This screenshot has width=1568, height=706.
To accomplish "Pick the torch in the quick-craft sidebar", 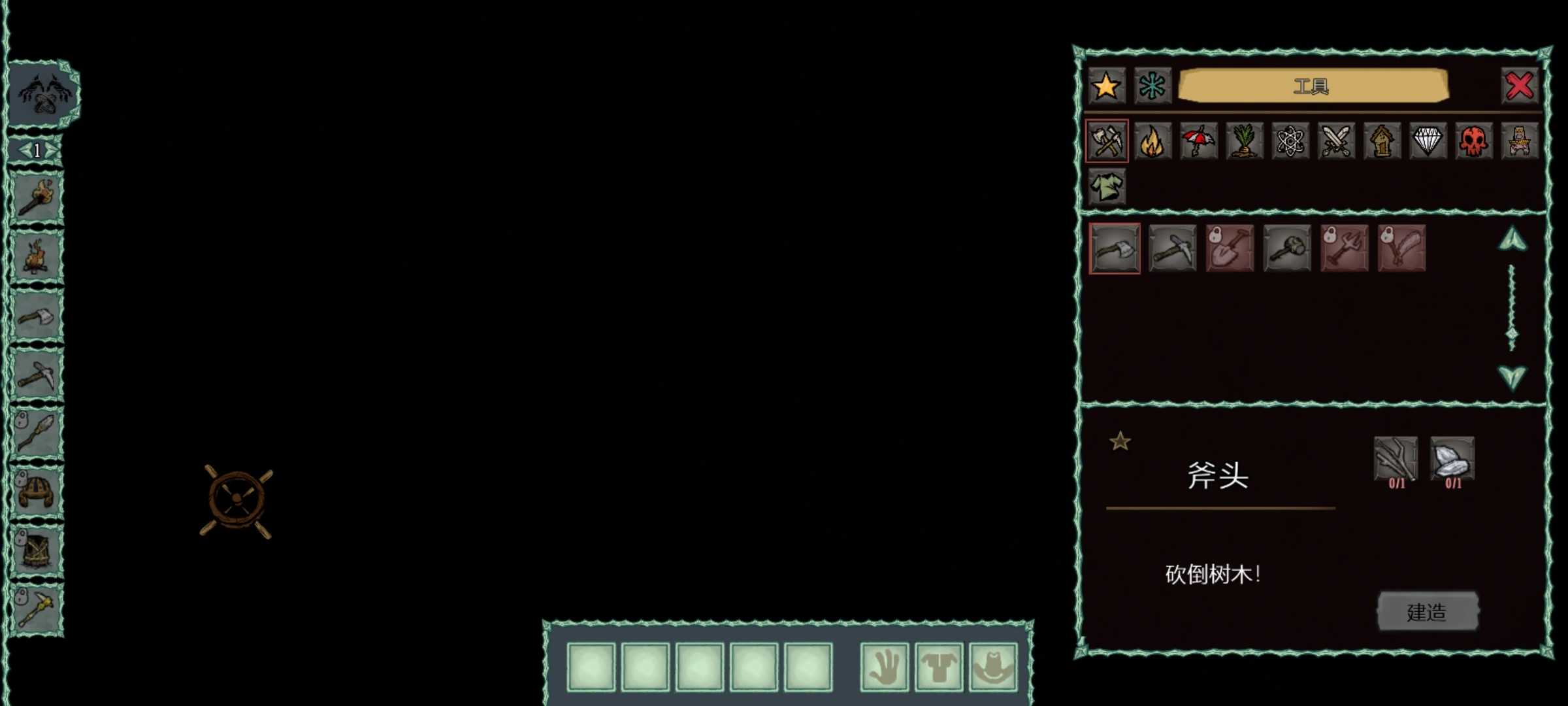I will coord(37,197).
